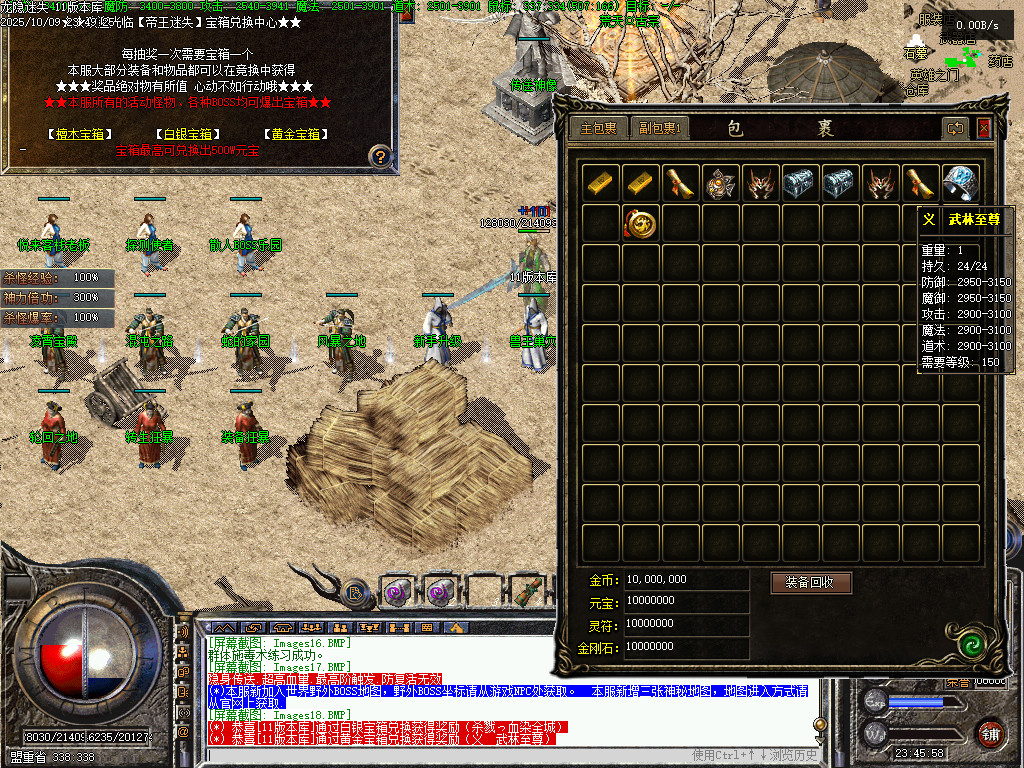Close the bag window with the red X

tap(983, 128)
